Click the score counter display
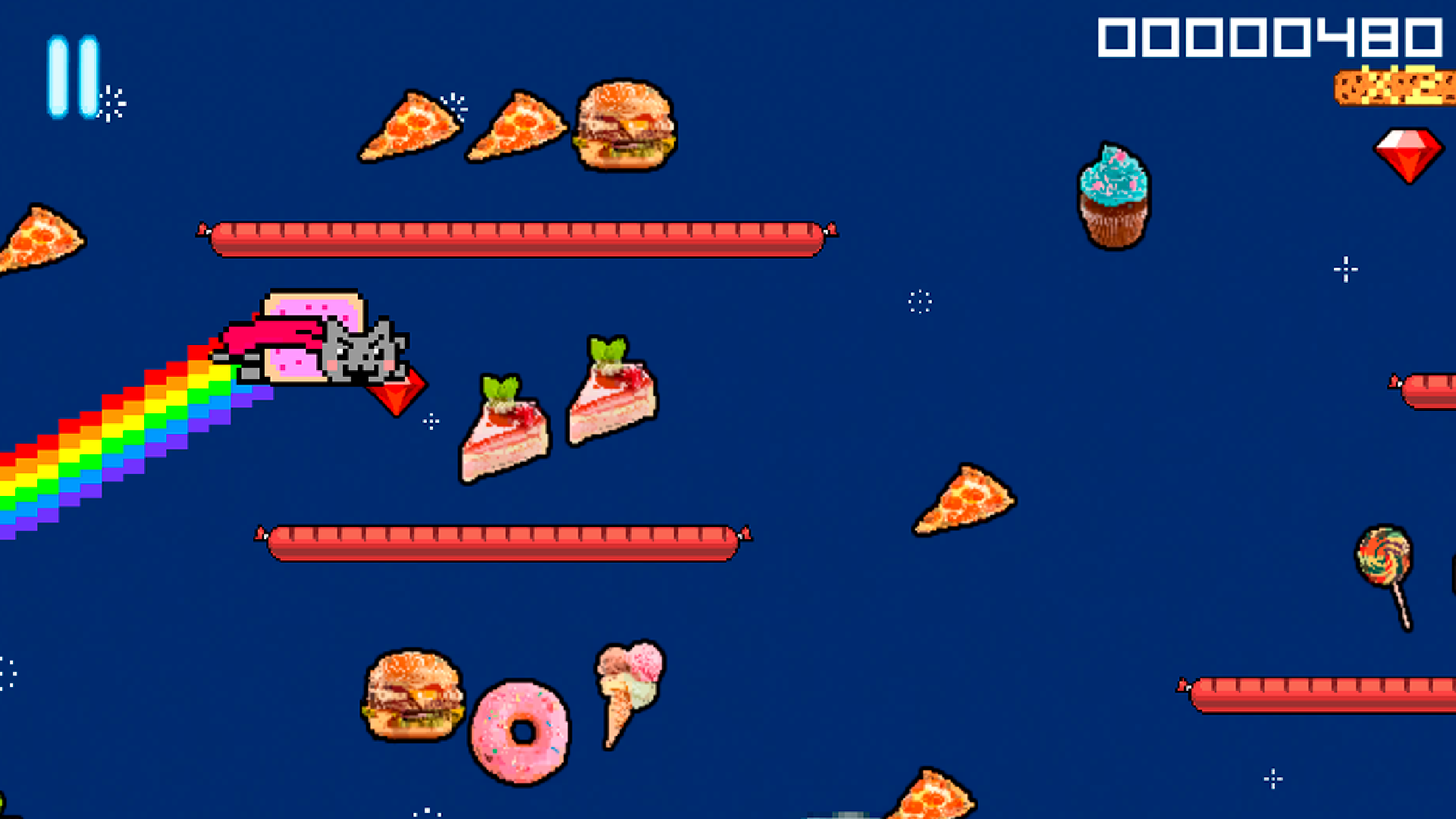Viewport: 1456px width, 819px height. coord(1272,38)
